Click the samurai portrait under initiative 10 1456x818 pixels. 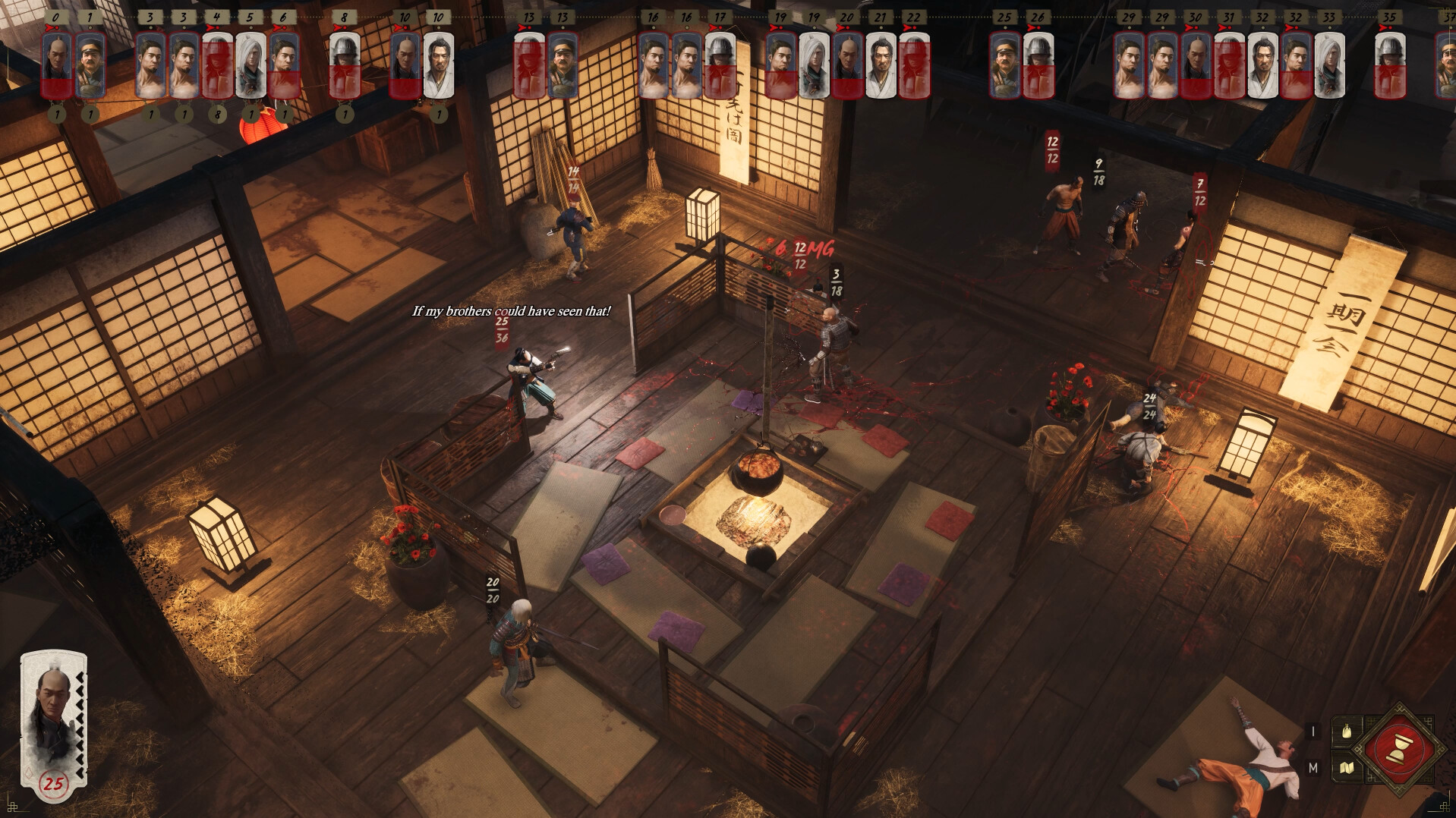[440, 64]
